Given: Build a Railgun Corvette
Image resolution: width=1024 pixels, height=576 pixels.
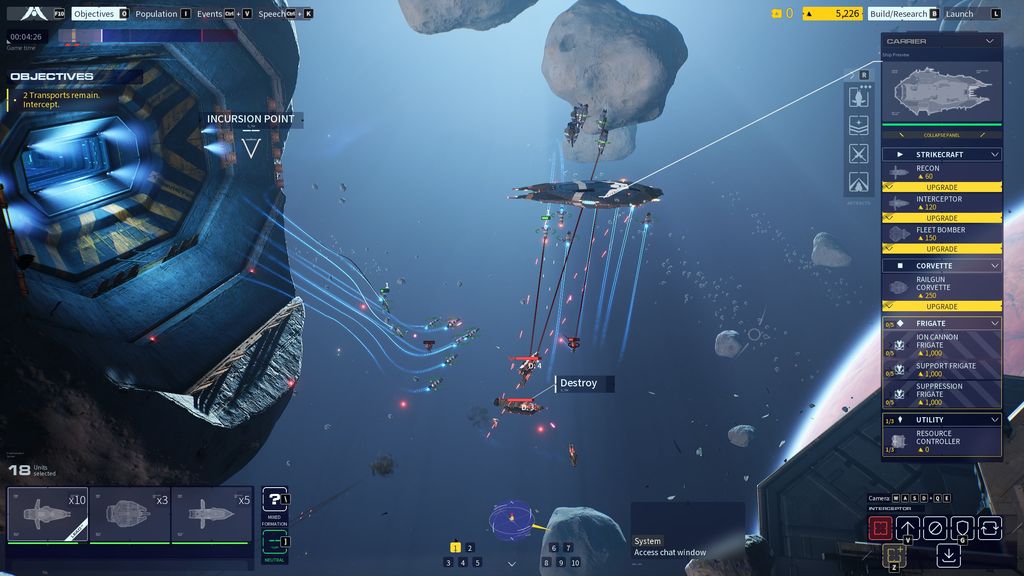Looking at the screenshot, I should pyautogui.click(x=941, y=287).
